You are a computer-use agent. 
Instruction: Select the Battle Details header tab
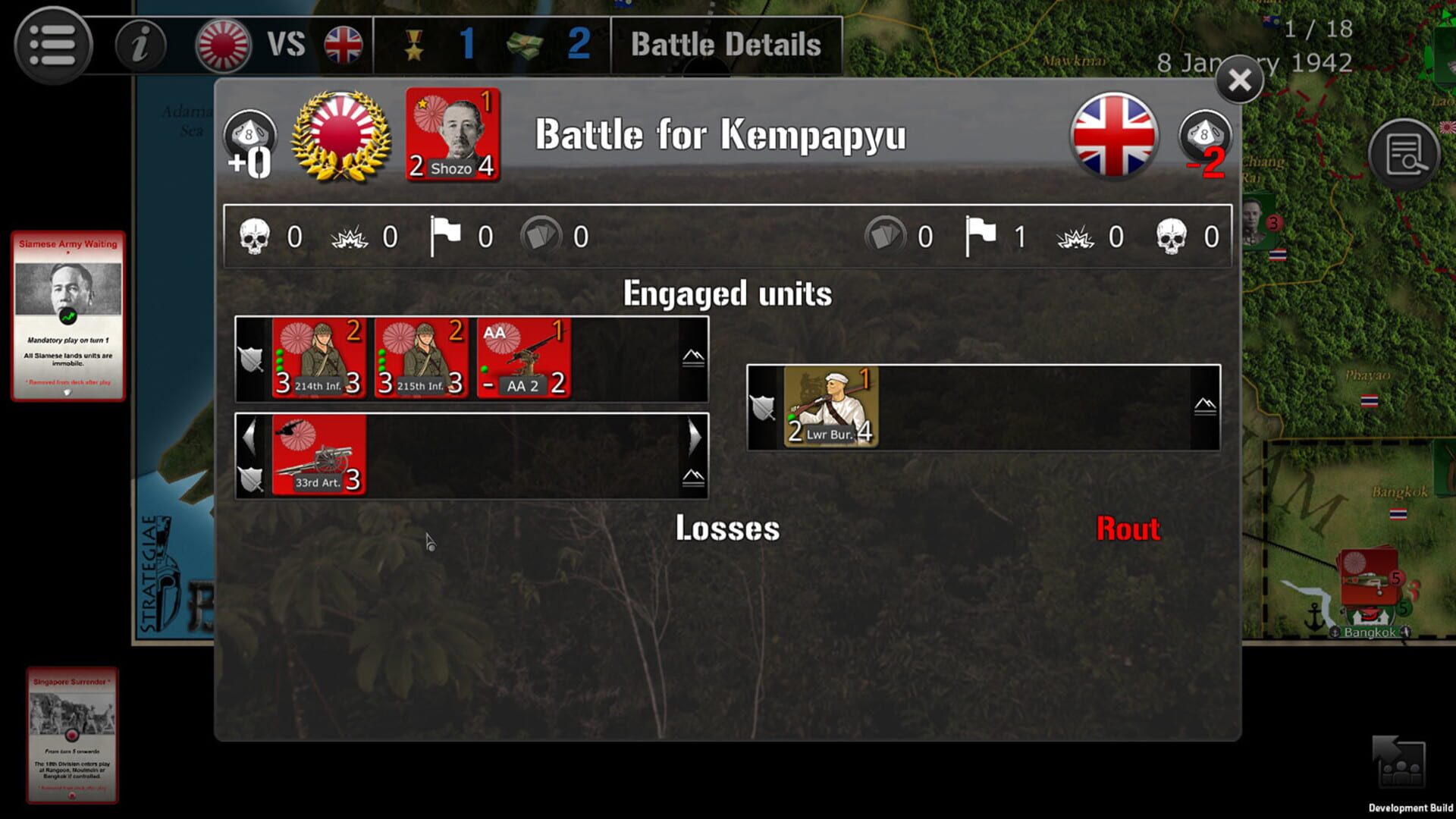click(726, 43)
